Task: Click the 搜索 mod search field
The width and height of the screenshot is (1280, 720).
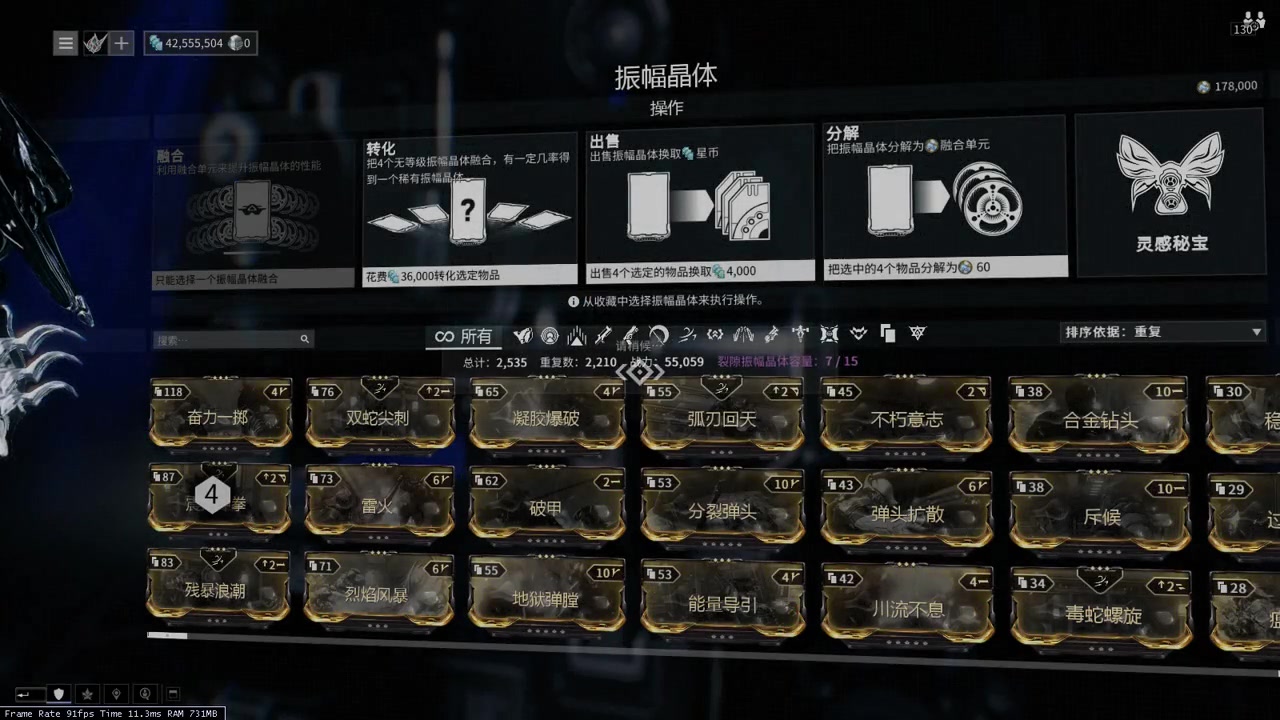Action: (x=228, y=340)
